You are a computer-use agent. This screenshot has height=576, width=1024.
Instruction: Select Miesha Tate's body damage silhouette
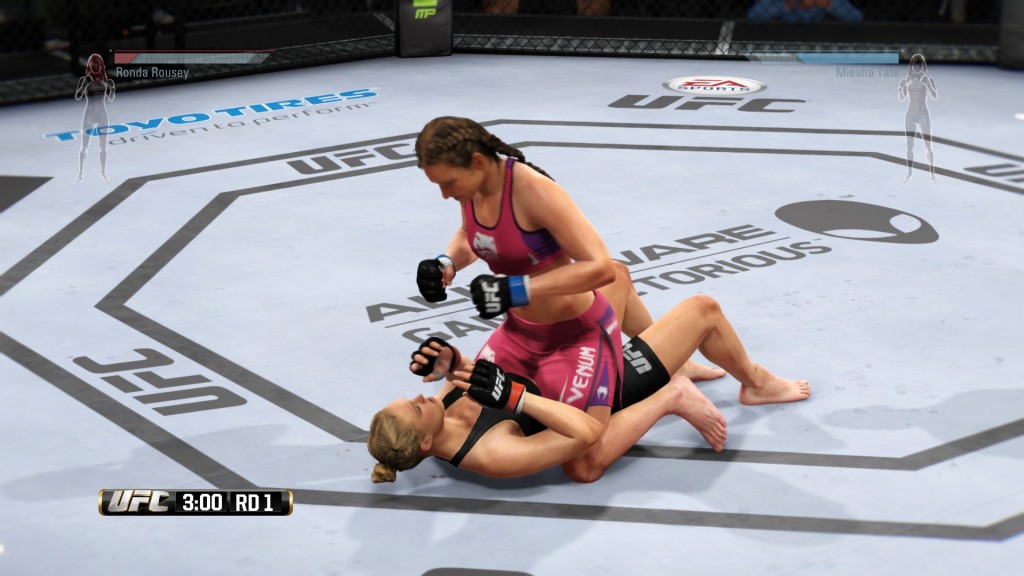tap(916, 115)
